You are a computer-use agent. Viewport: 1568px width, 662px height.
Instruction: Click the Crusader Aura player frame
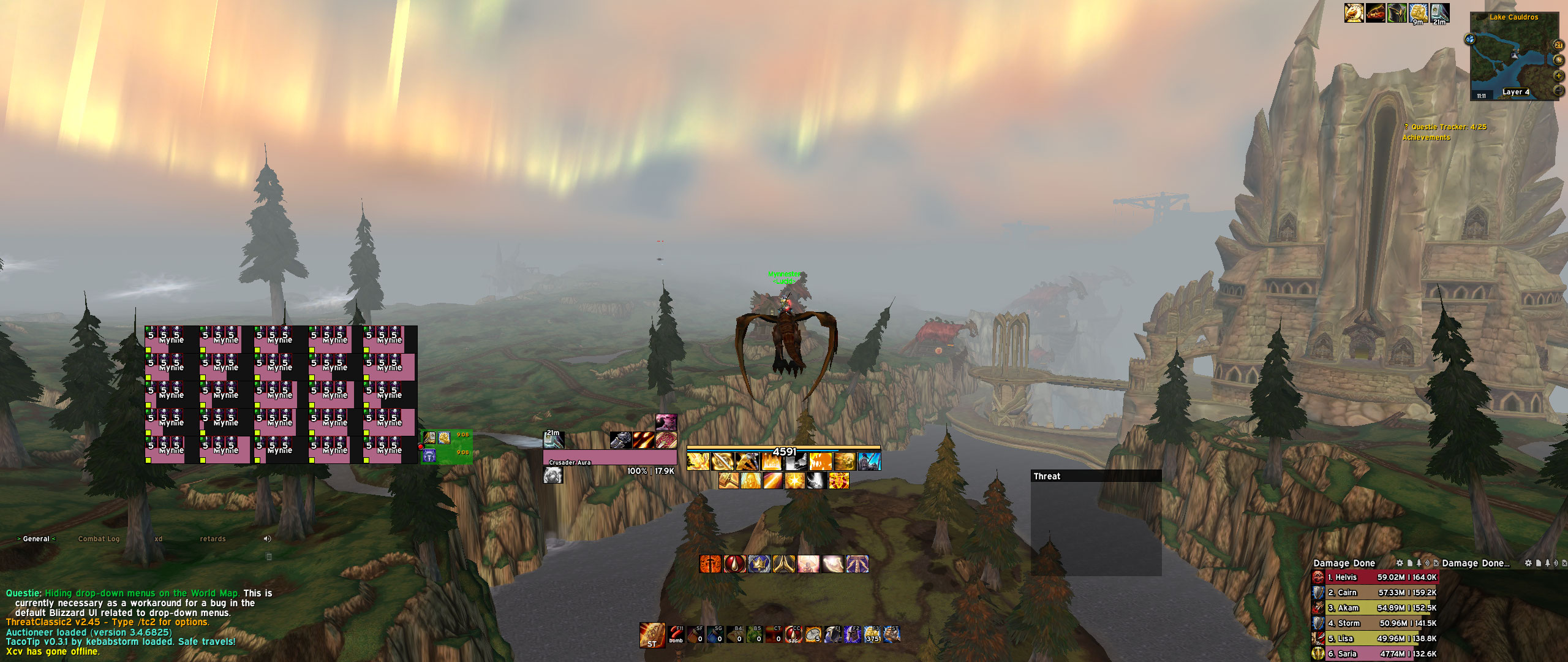(609, 457)
